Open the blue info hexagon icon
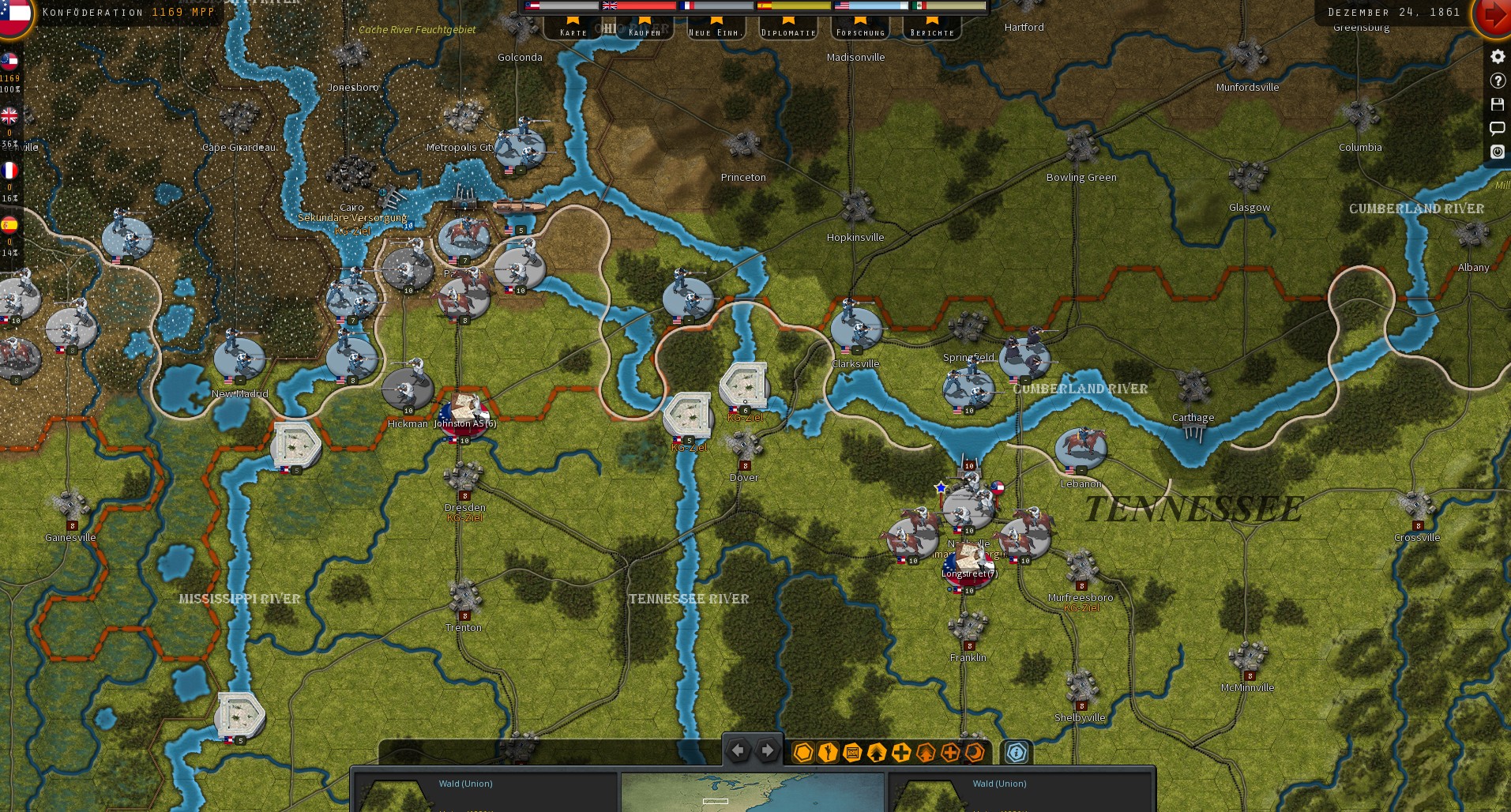This screenshot has width=1511, height=812. [1017, 753]
